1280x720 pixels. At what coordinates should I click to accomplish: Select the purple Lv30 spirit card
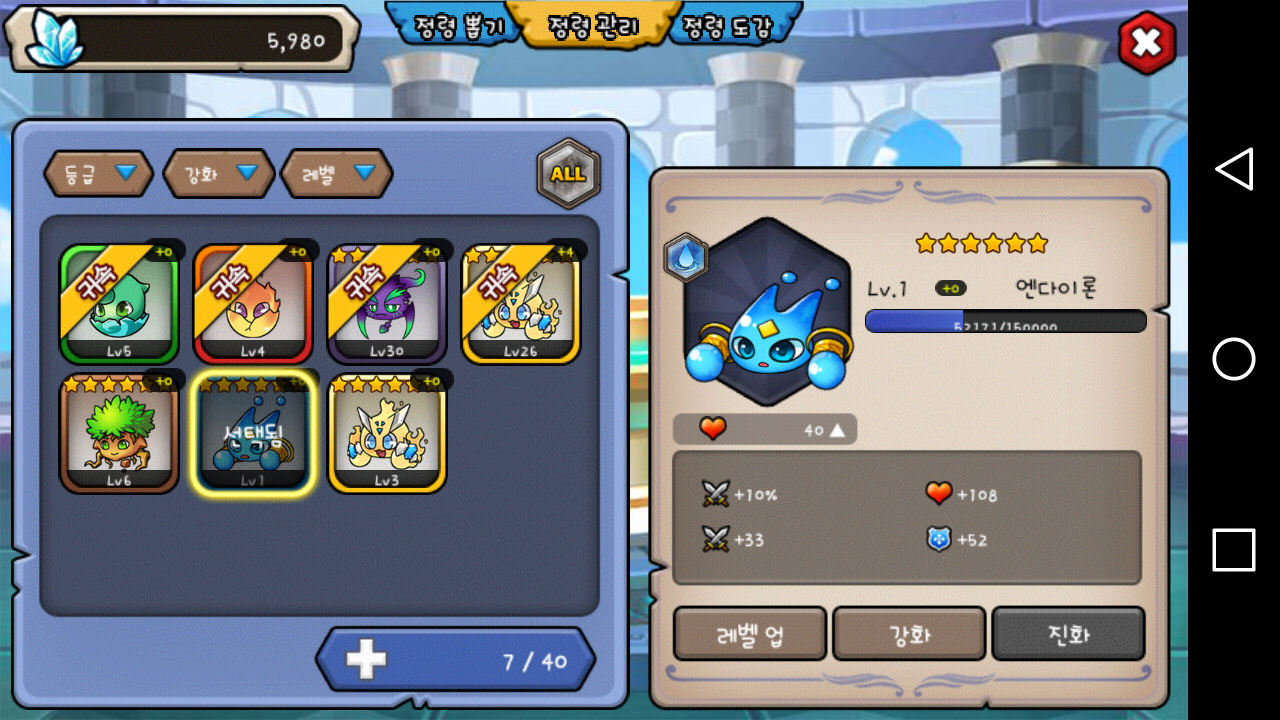pos(387,303)
